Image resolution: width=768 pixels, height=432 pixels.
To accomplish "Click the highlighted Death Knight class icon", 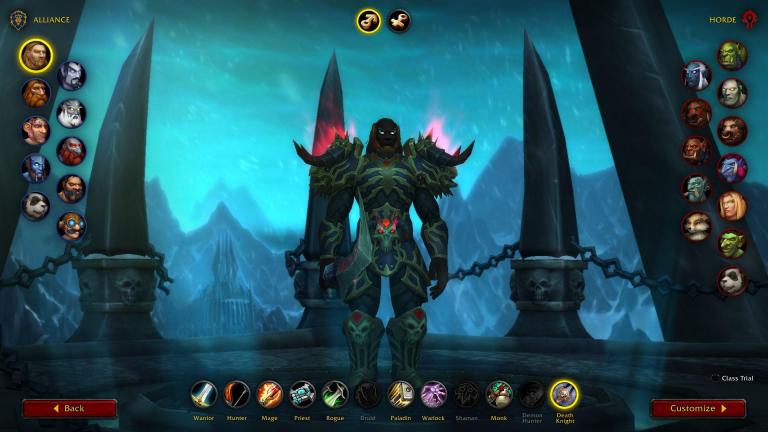I will point(564,394).
